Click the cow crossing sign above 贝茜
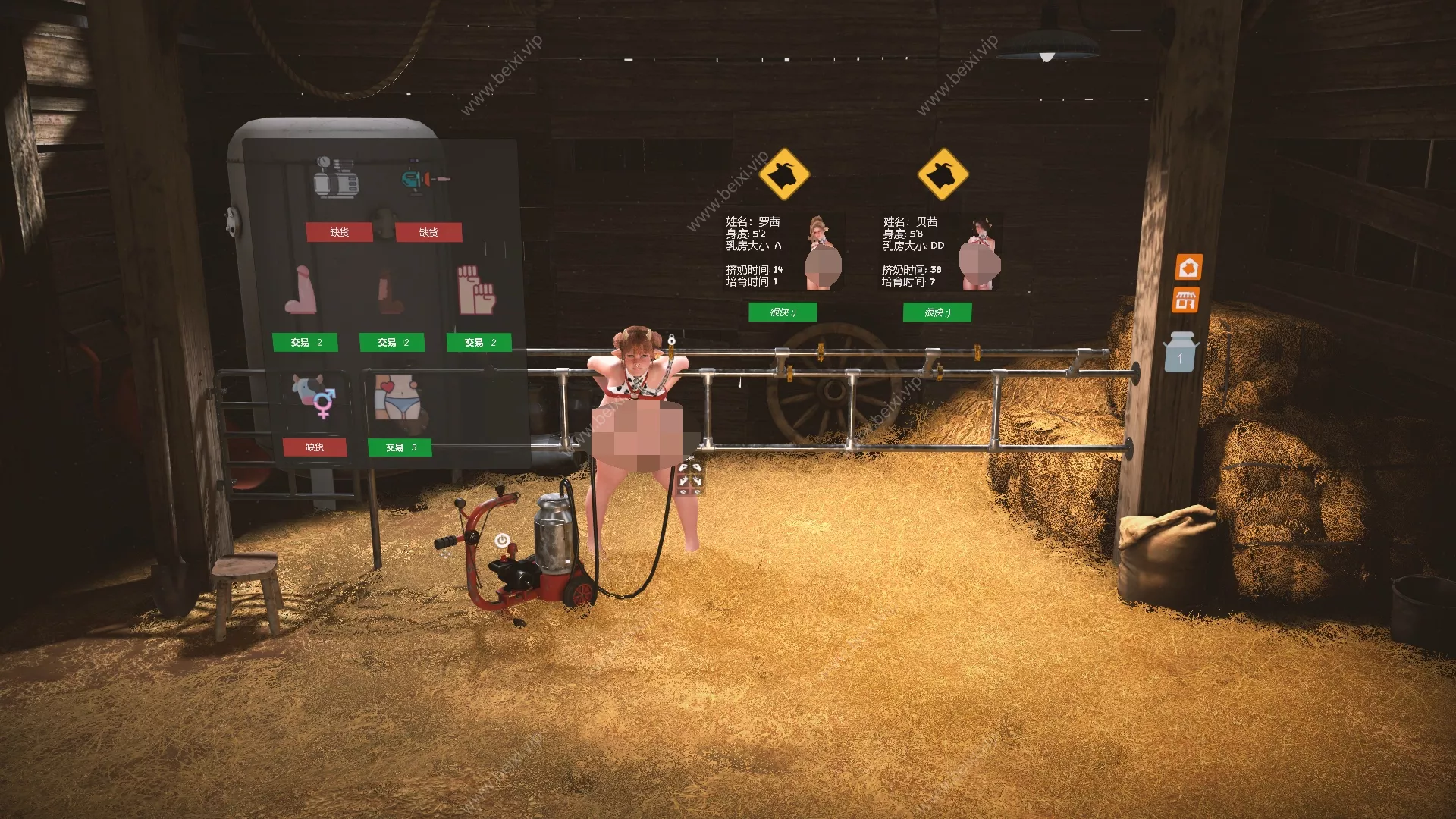Screen dimensions: 1456x819 (x=944, y=174)
